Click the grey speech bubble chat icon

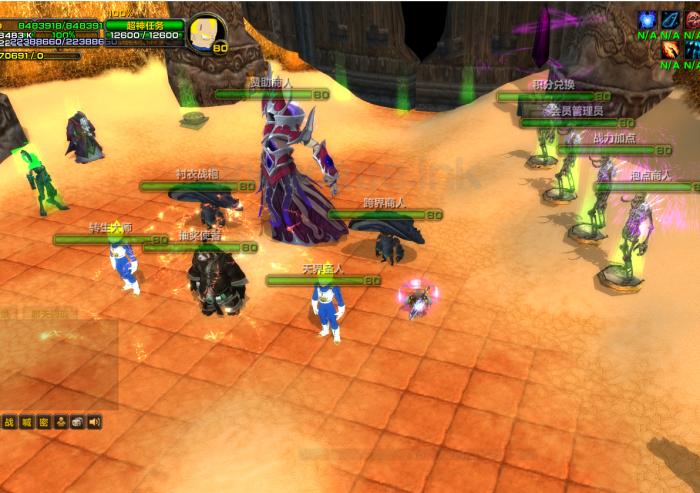(x=77, y=422)
